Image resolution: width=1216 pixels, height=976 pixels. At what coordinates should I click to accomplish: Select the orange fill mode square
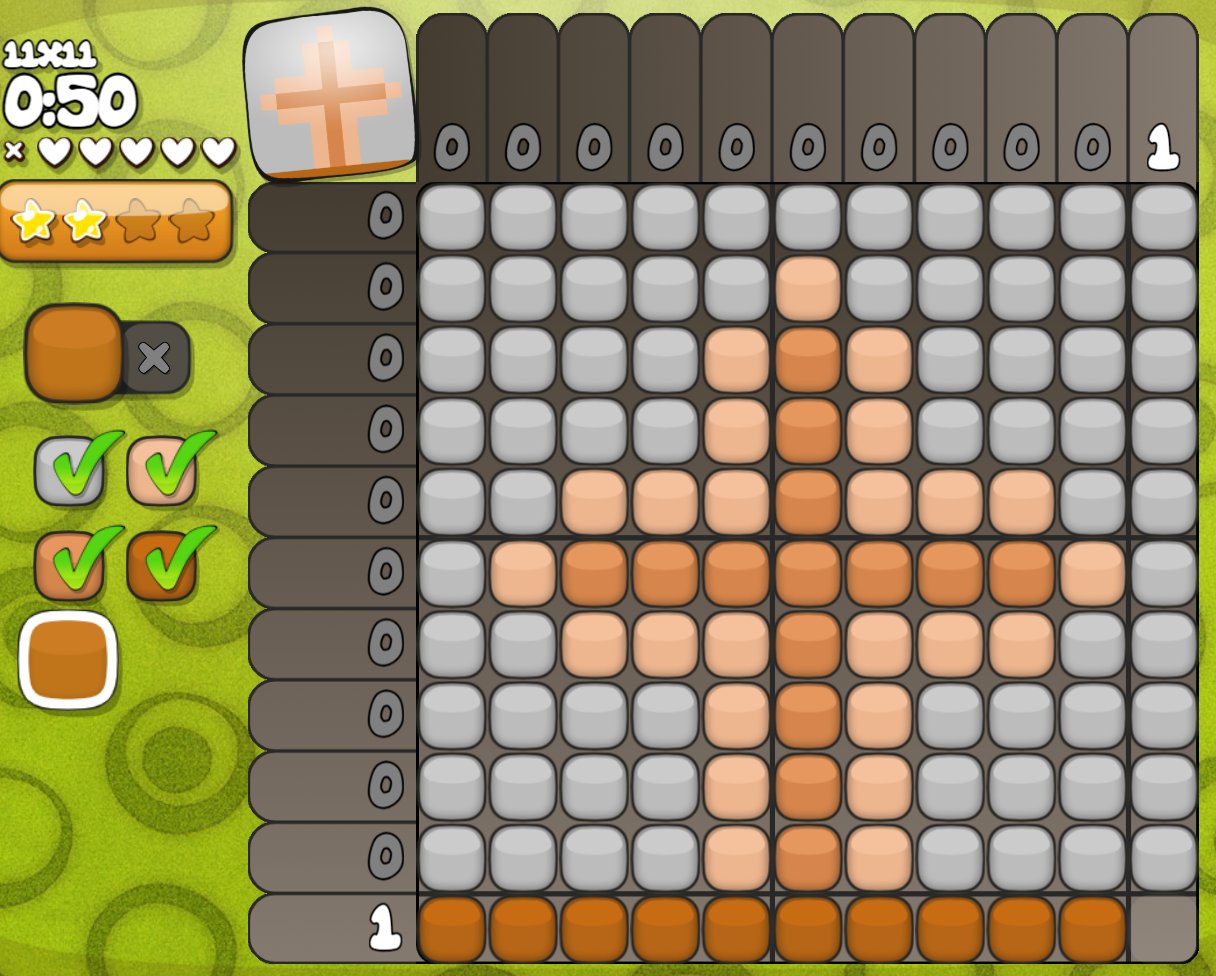pyautogui.click(x=72, y=354)
